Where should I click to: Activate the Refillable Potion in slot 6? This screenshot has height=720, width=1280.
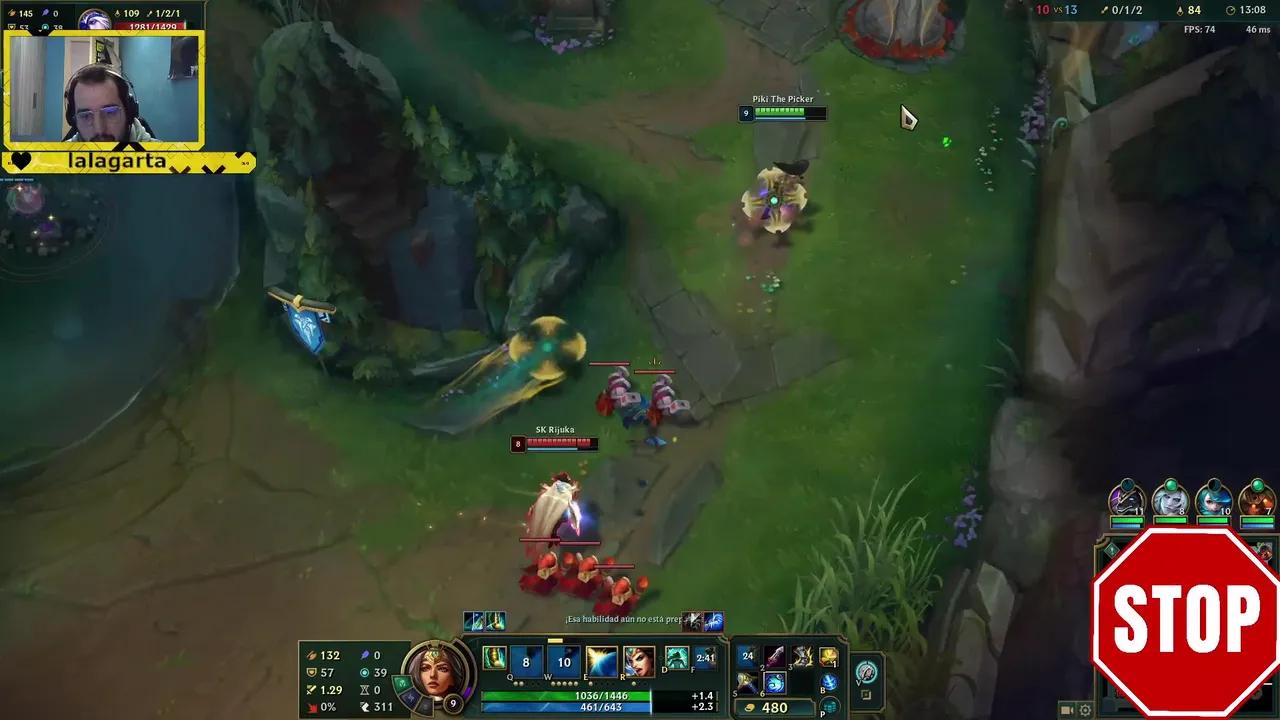pos(775,684)
